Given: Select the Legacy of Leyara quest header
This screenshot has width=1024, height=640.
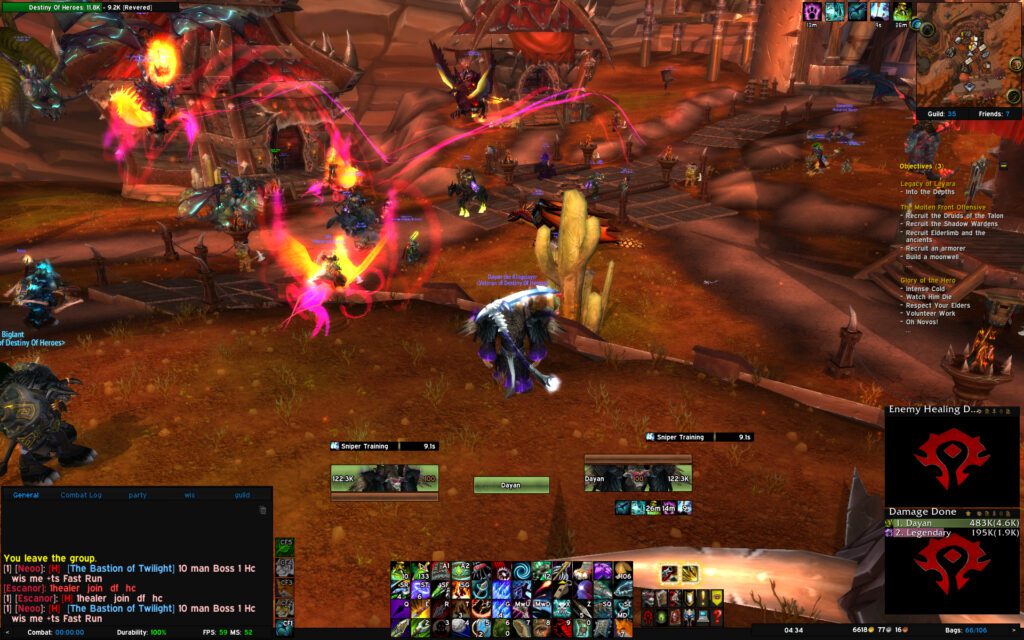Looking at the screenshot, I should pyautogui.click(x=931, y=184).
